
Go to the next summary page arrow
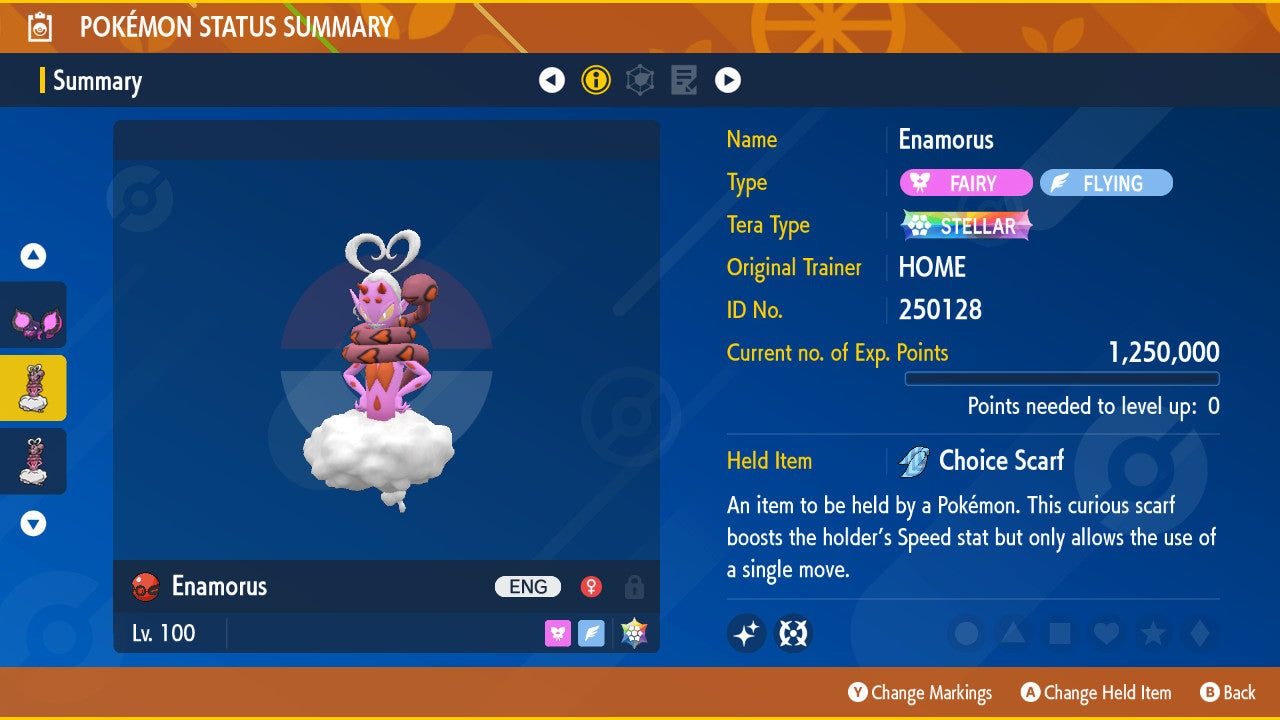tap(728, 80)
